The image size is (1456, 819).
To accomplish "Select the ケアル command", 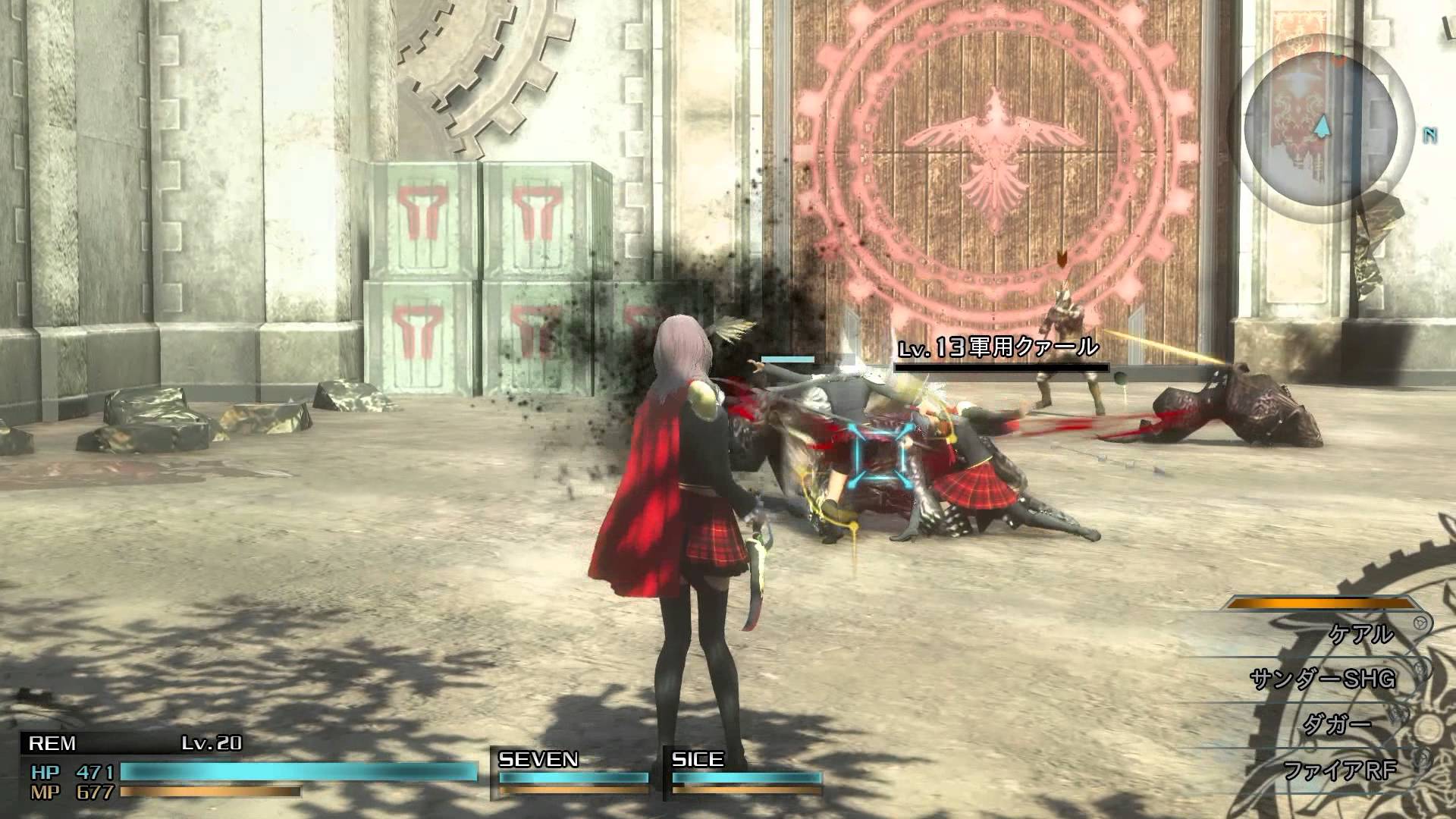I will point(1361,633).
